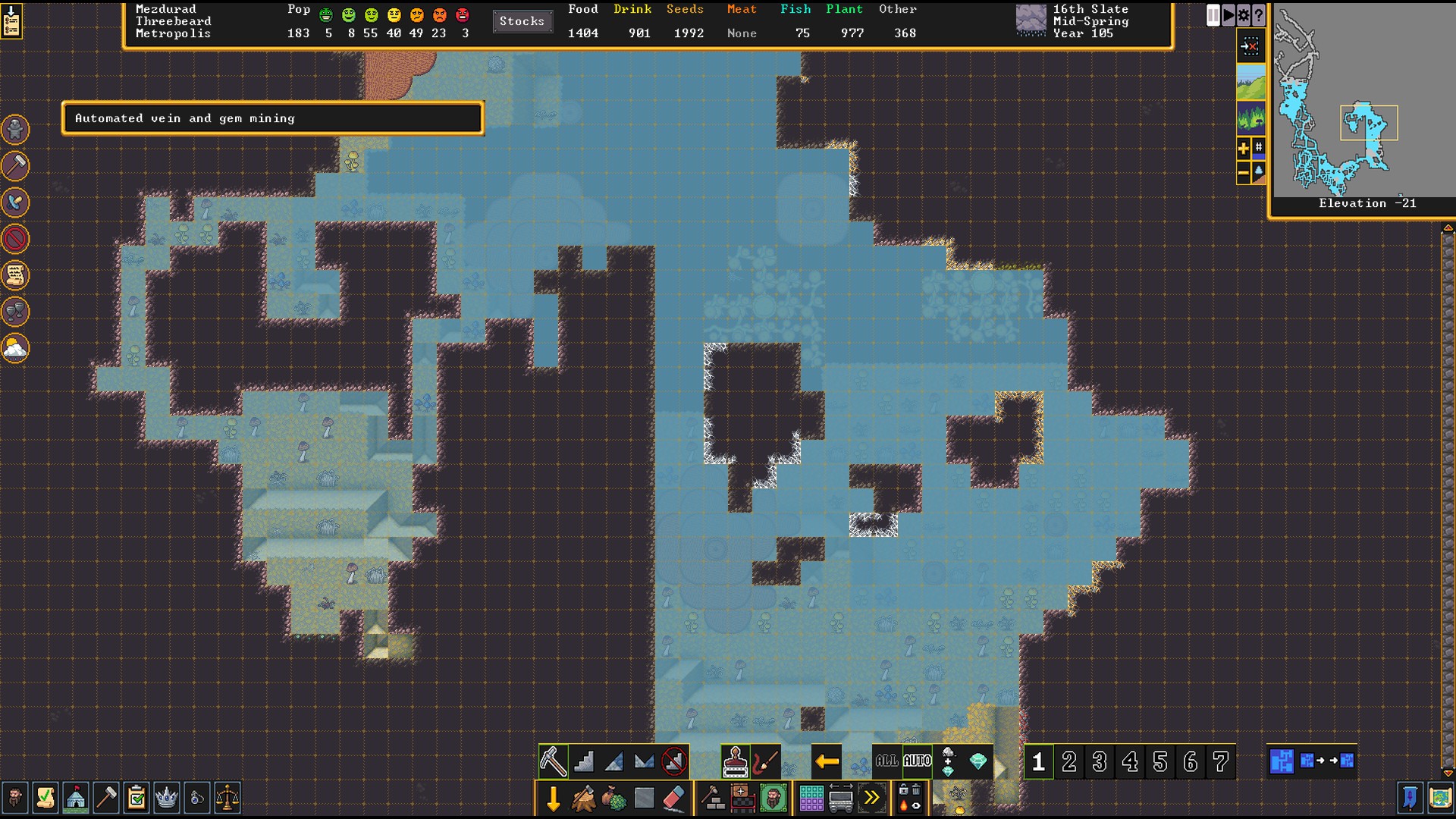
Task: Select the tree-chopping axe designation
Action: (x=583, y=799)
